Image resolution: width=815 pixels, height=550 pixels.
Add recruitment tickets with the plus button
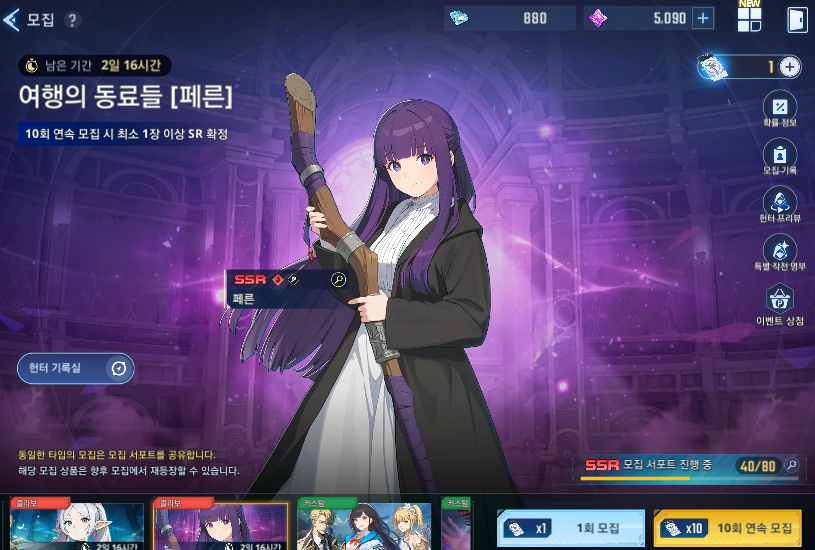[789, 67]
